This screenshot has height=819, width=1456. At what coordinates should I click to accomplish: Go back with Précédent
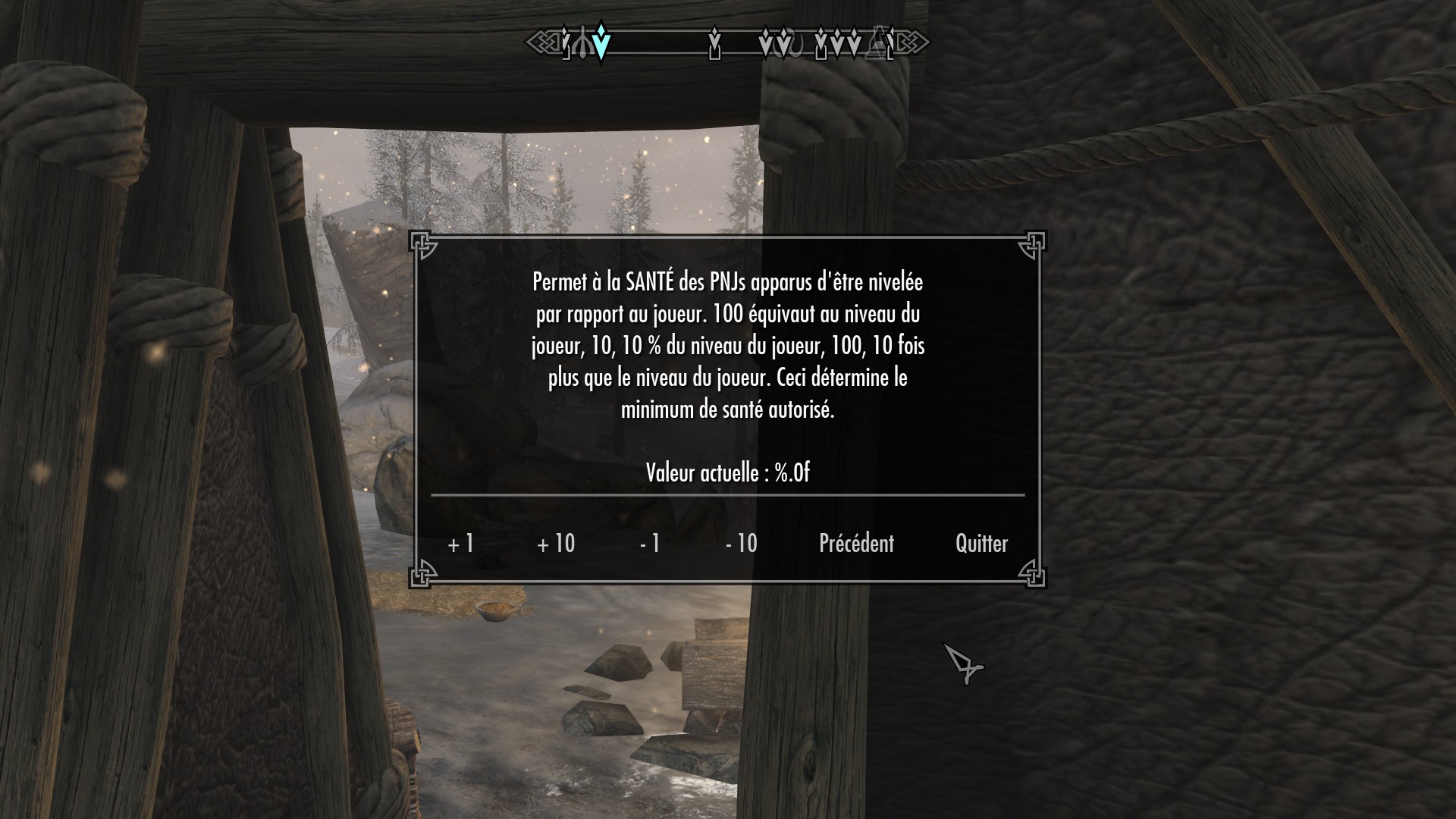856,544
